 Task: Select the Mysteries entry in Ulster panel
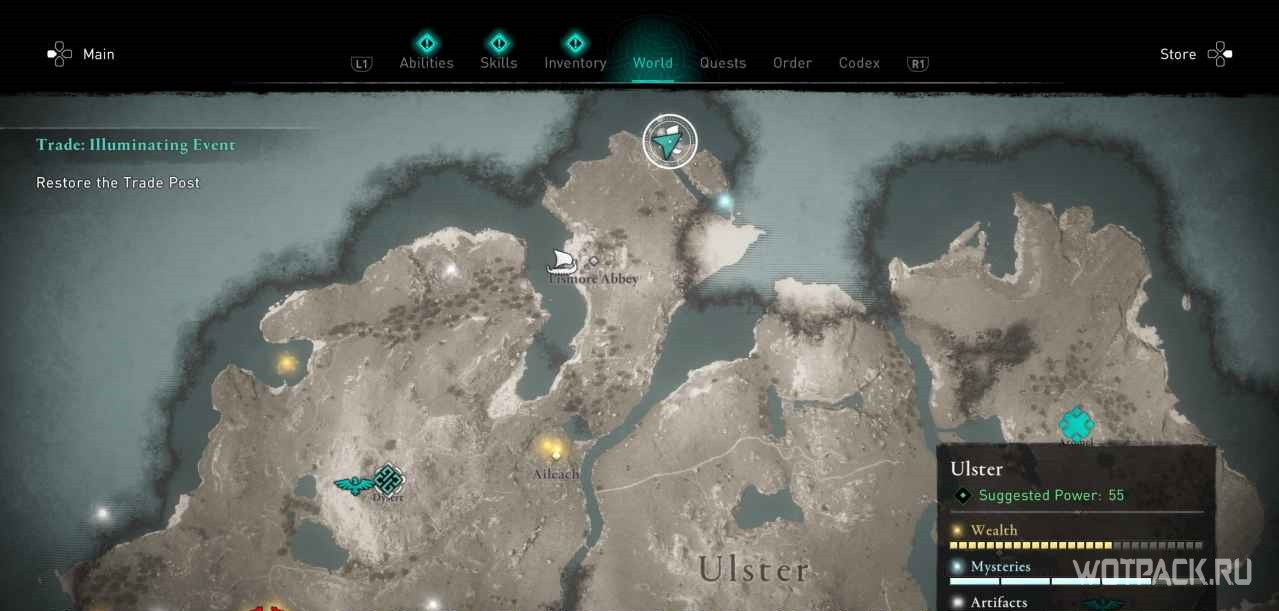click(x=1000, y=566)
